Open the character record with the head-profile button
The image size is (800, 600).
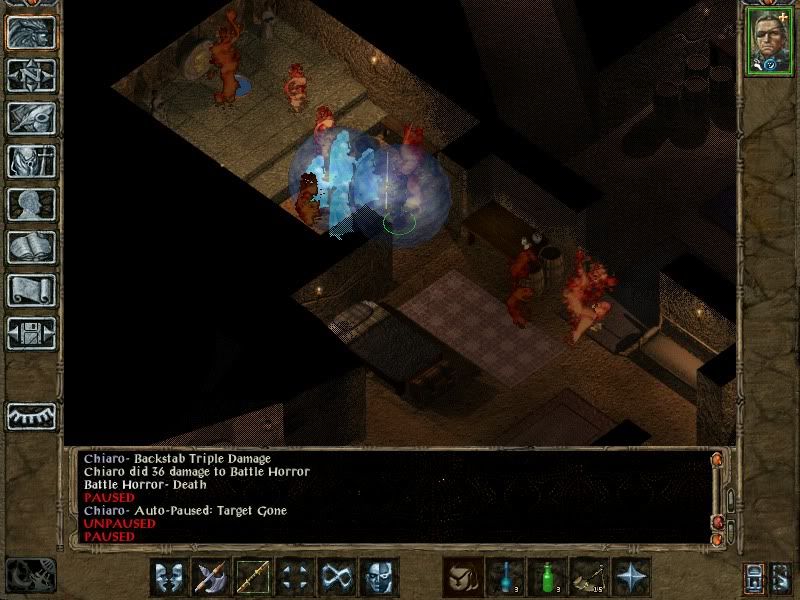pos(31,204)
